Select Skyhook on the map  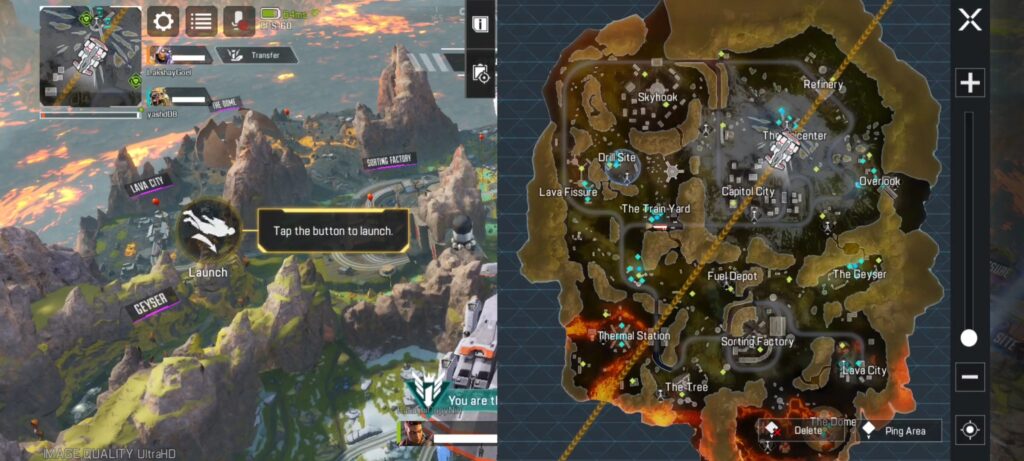(x=657, y=97)
